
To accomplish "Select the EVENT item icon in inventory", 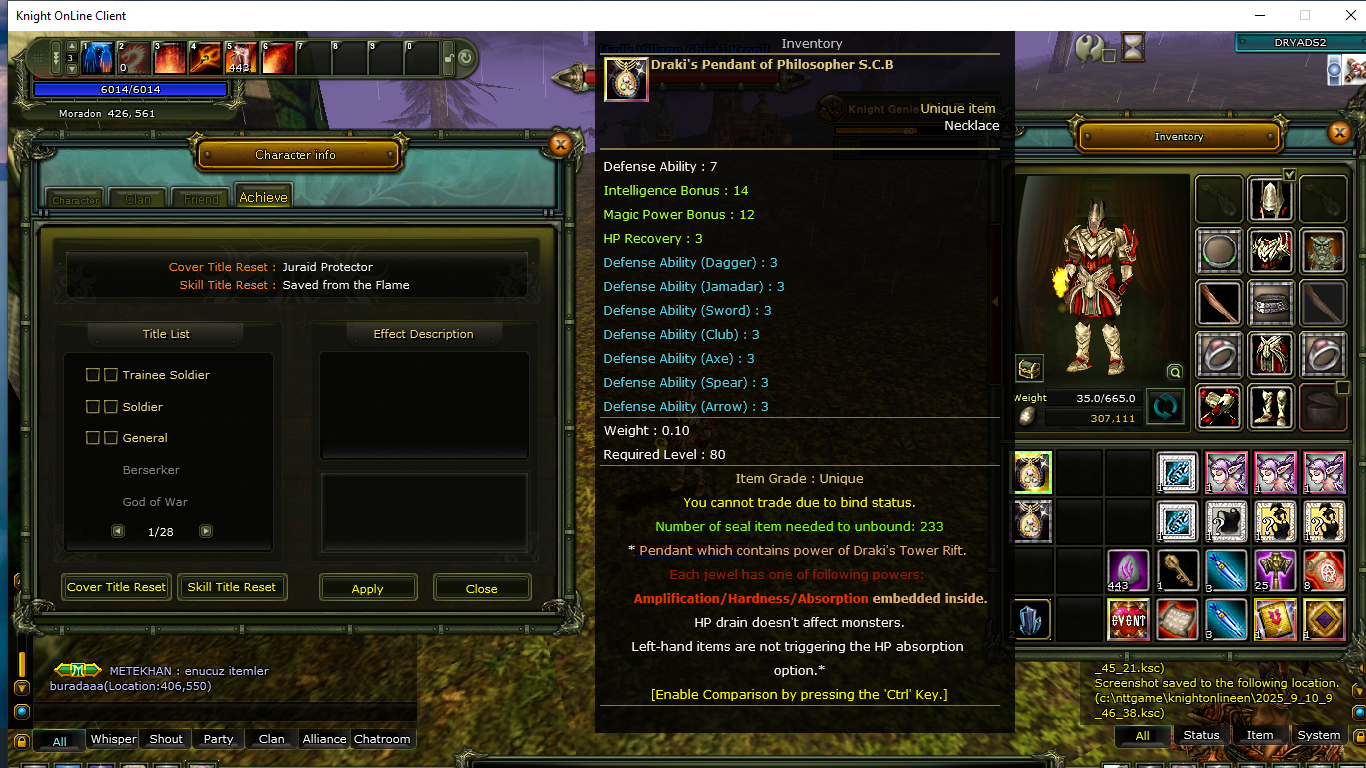I will [x=1128, y=619].
